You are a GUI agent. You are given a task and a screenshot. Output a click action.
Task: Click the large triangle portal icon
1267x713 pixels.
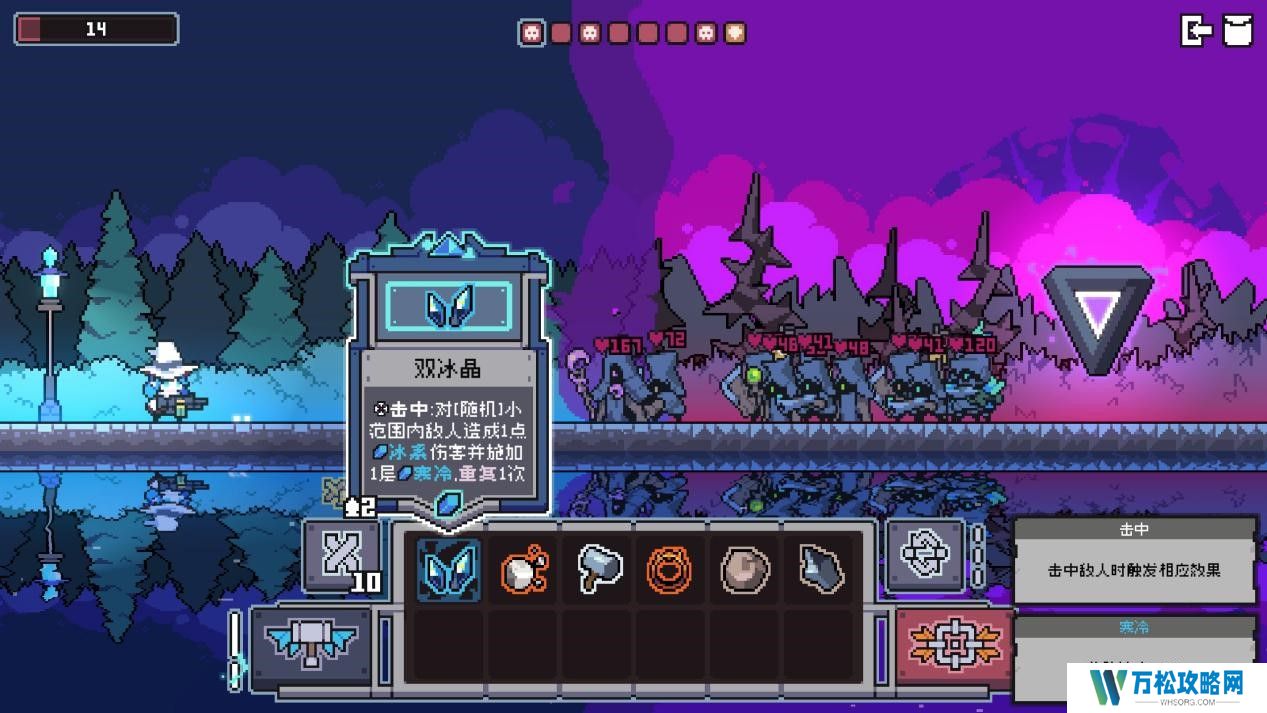[1097, 315]
